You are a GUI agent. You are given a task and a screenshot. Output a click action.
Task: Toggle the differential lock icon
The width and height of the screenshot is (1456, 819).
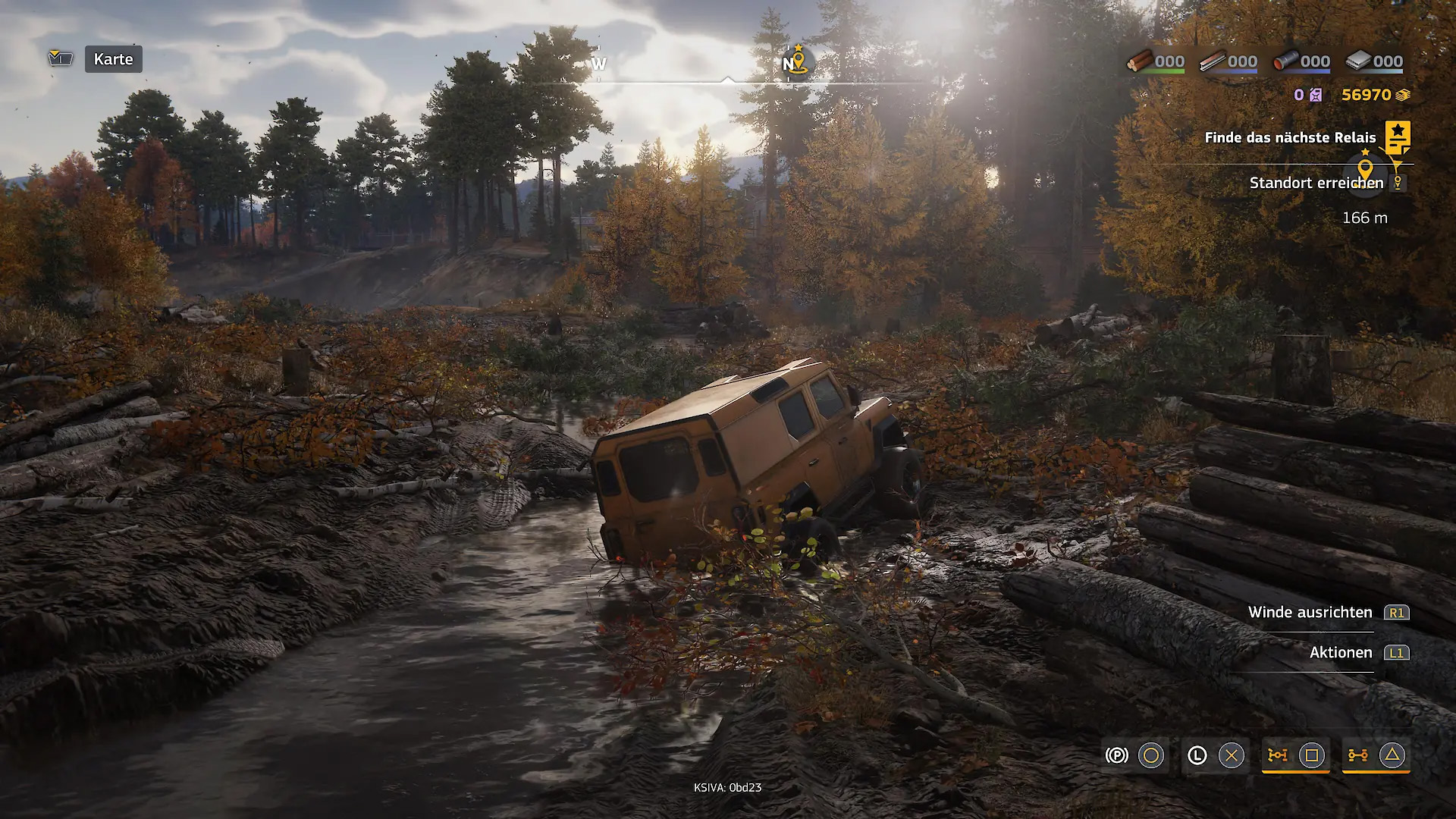(1278, 755)
